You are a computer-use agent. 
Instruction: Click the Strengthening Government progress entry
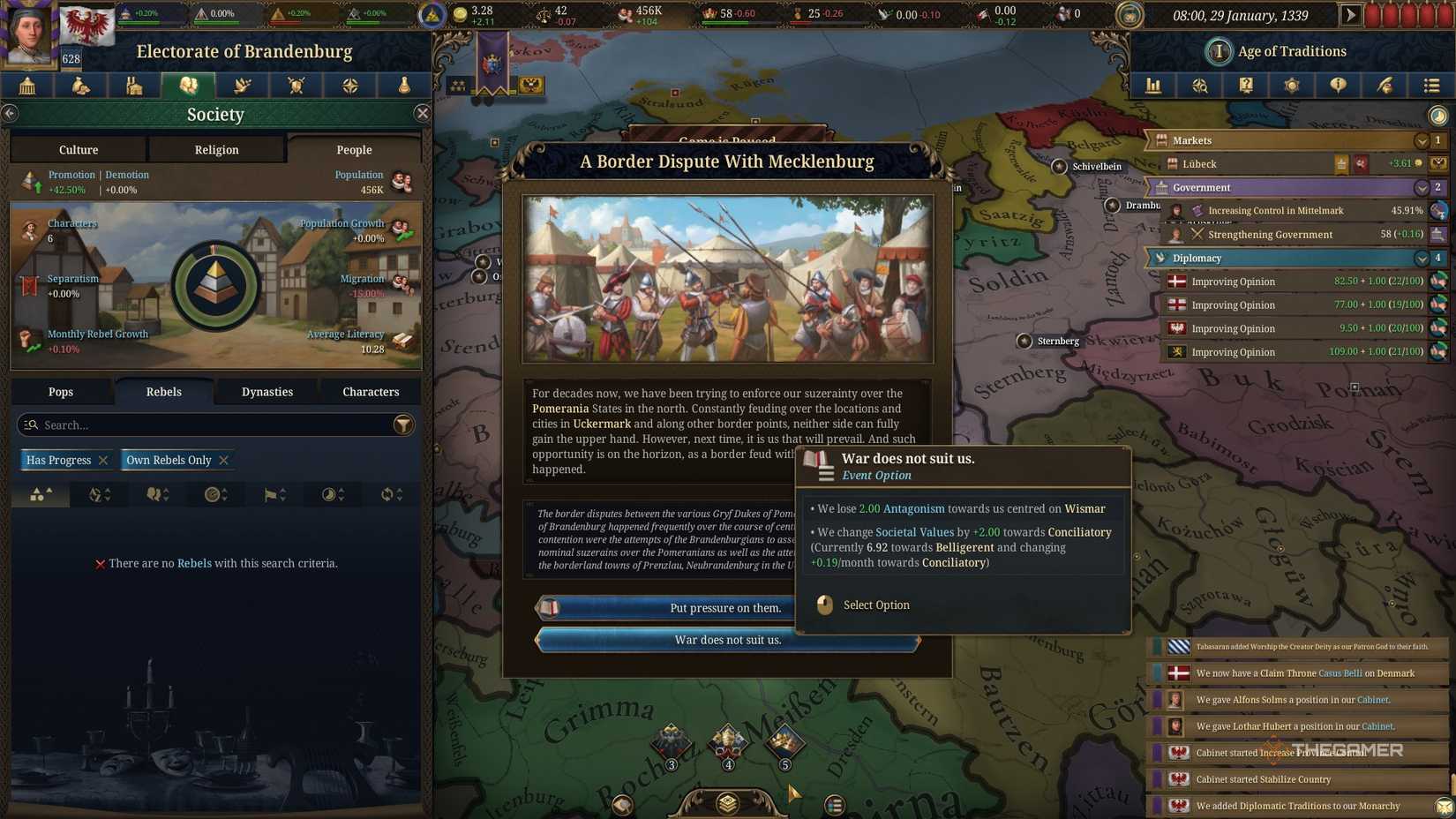point(1271,235)
